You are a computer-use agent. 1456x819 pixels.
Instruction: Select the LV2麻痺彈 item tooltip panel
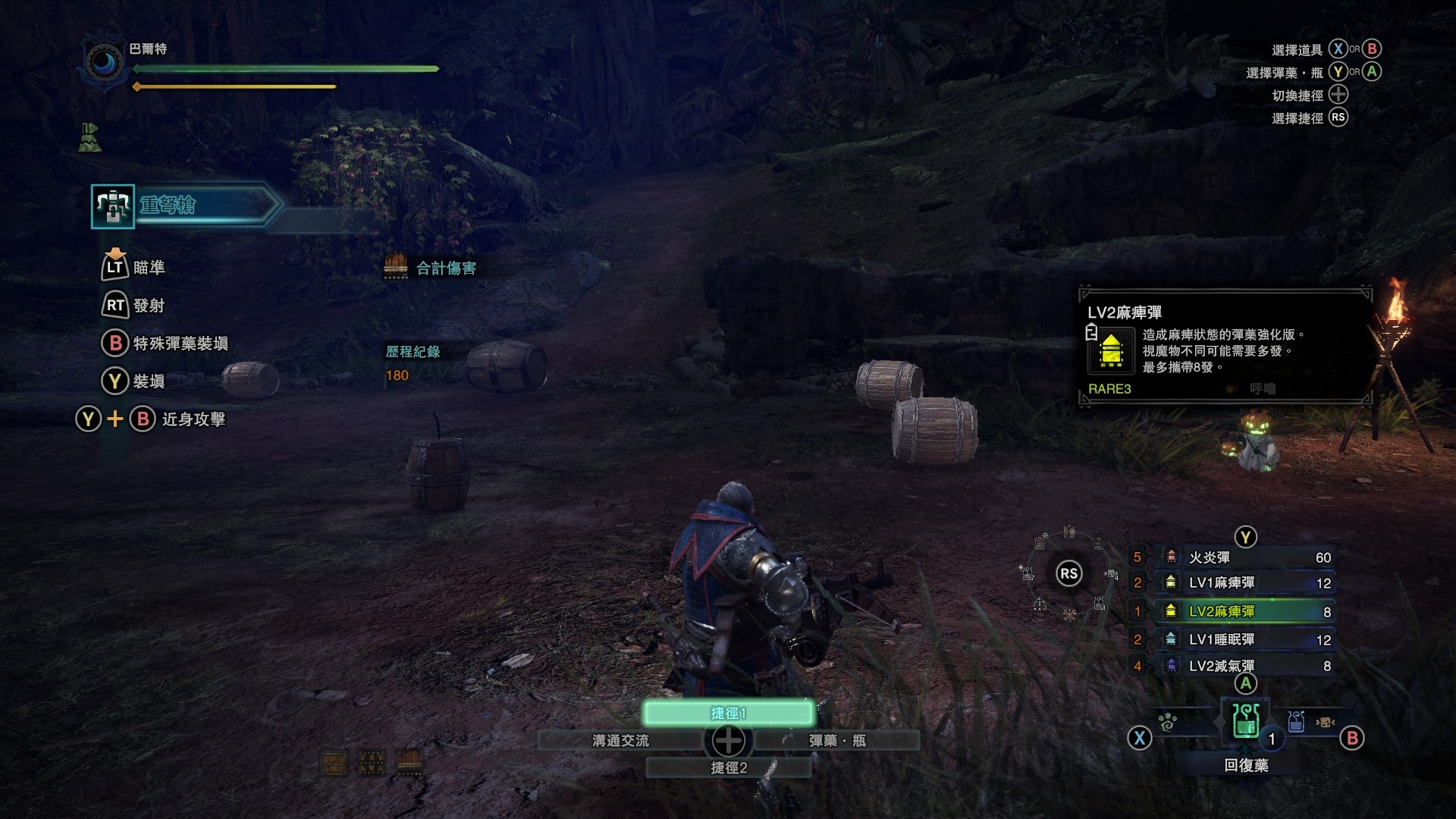[1225, 347]
